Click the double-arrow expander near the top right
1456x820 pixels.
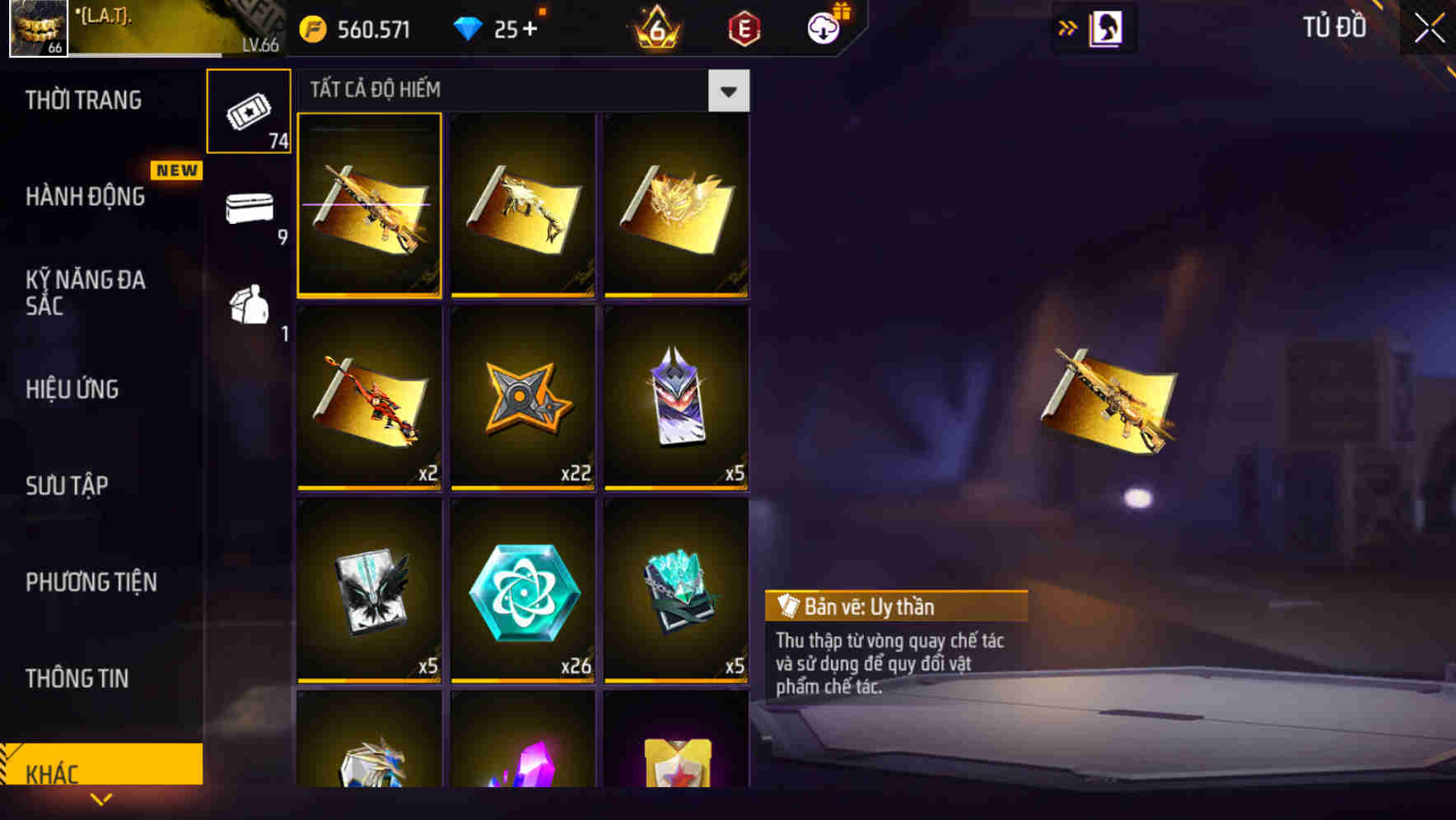1068,27
